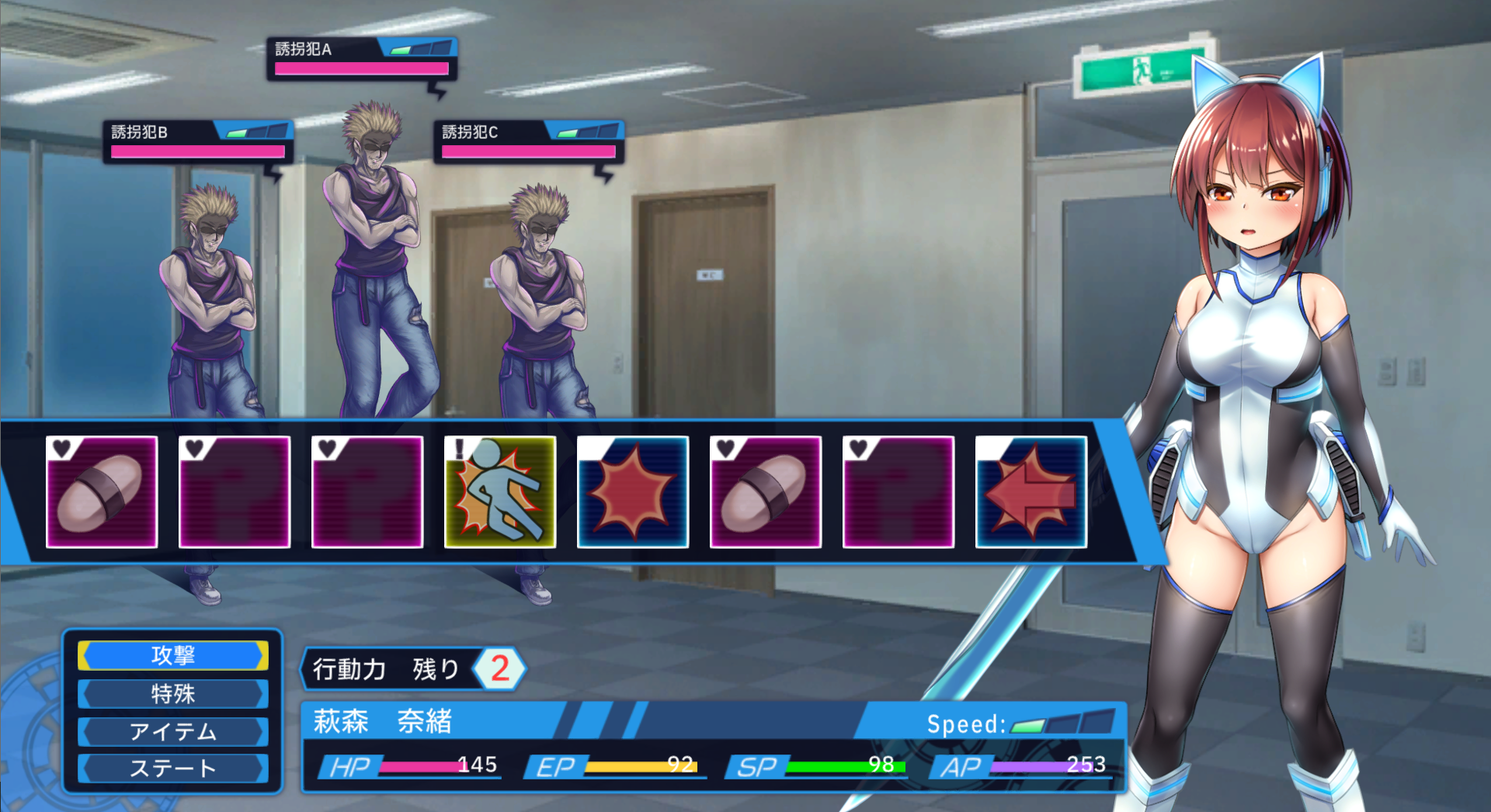The image size is (1491, 812).
Task: Target the 誘拐犯B name plate
Action: (x=197, y=141)
